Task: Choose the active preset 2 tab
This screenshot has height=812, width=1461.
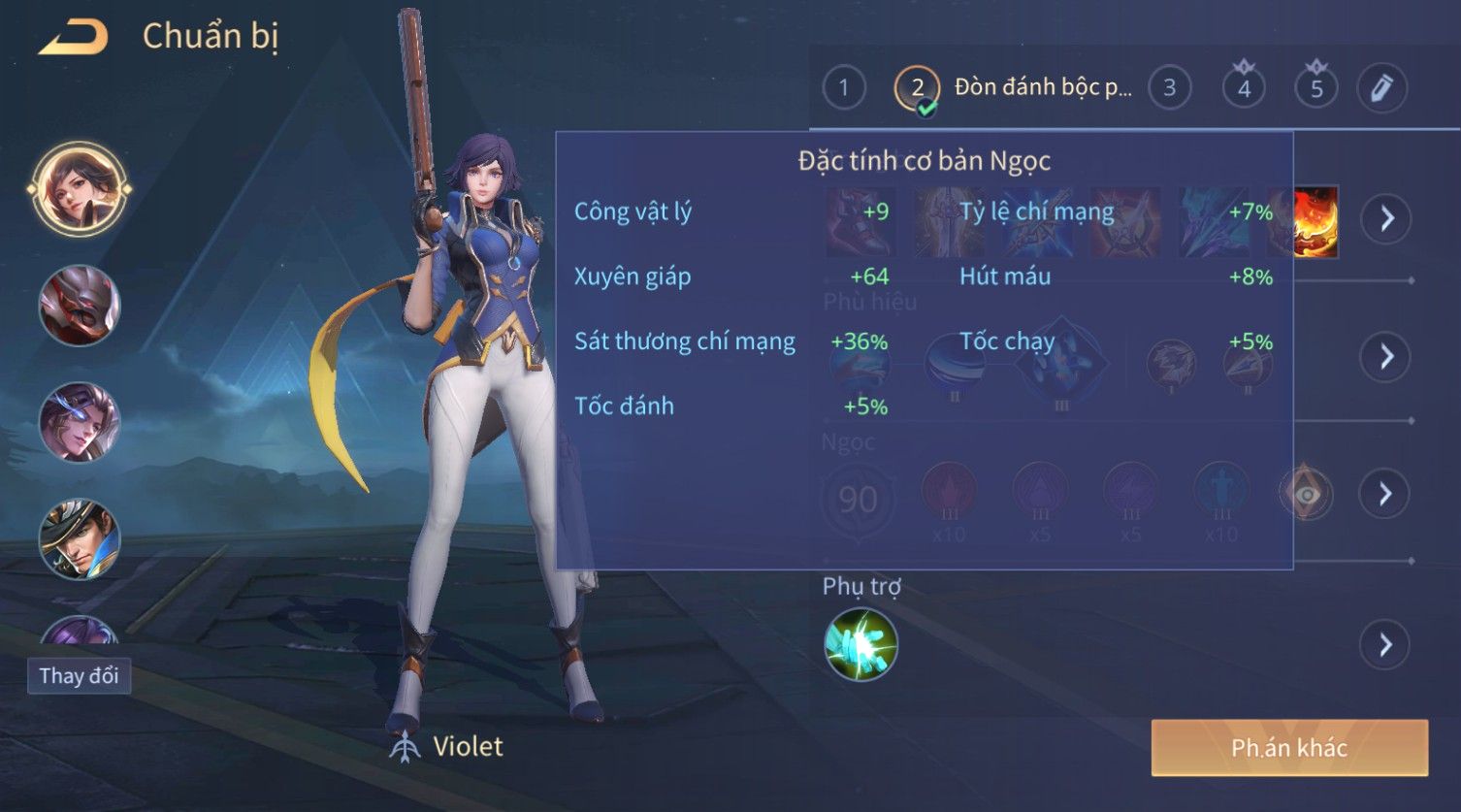Action: (x=917, y=88)
